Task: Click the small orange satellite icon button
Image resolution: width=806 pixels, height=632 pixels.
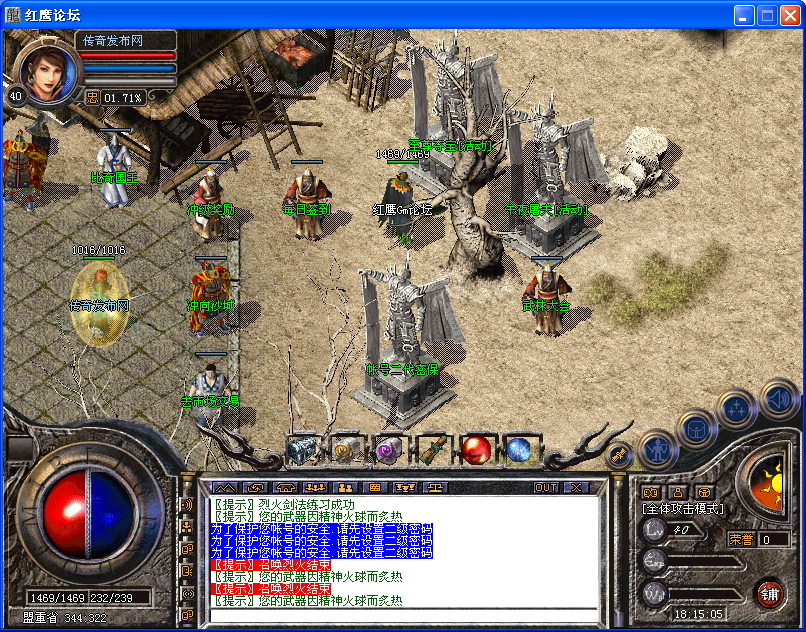Action: pos(620,455)
